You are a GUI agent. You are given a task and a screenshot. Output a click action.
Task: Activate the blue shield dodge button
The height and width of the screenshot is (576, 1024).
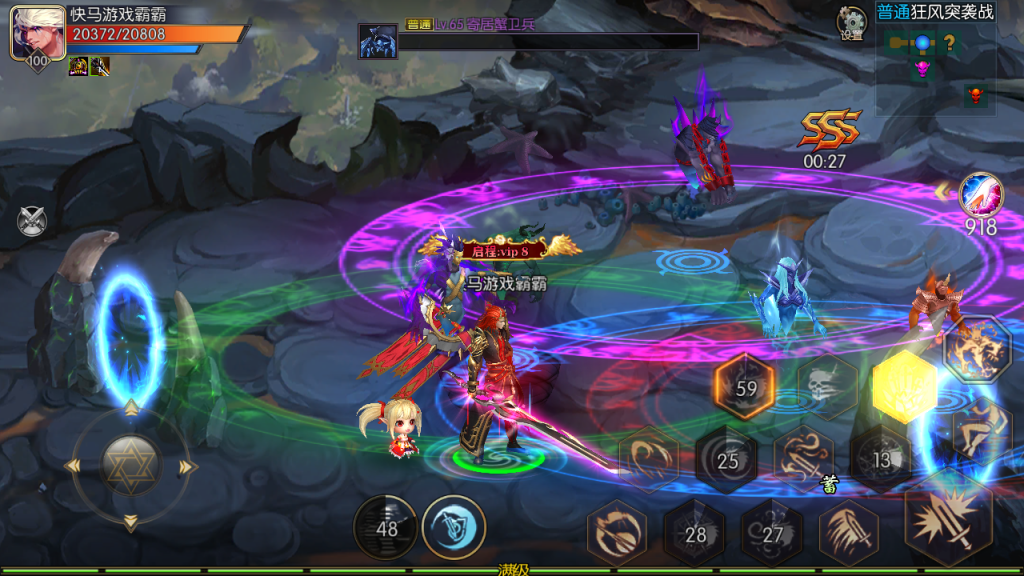click(x=454, y=526)
